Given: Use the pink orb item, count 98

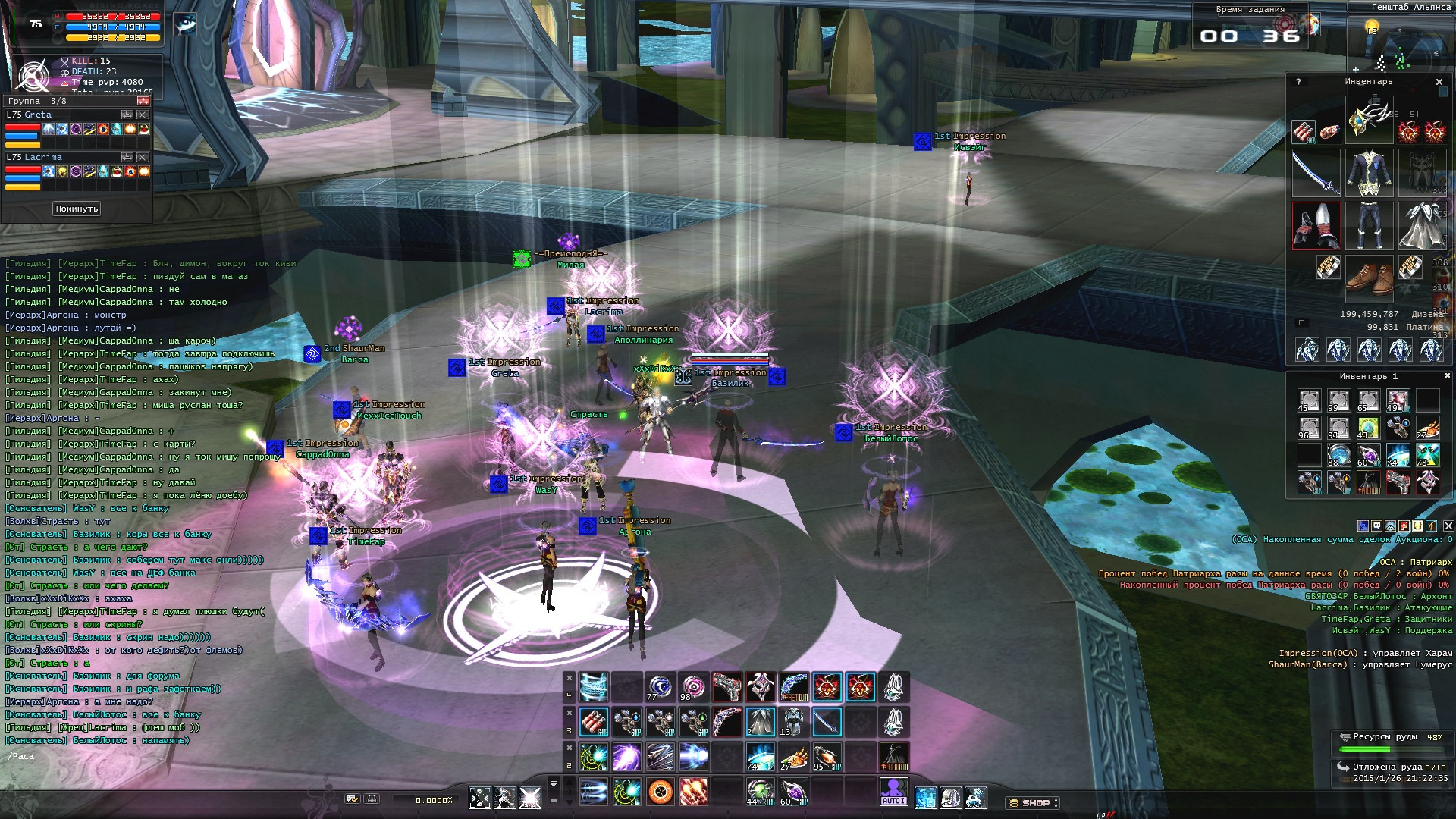Looking at the screenshot, I should (693, 687).
